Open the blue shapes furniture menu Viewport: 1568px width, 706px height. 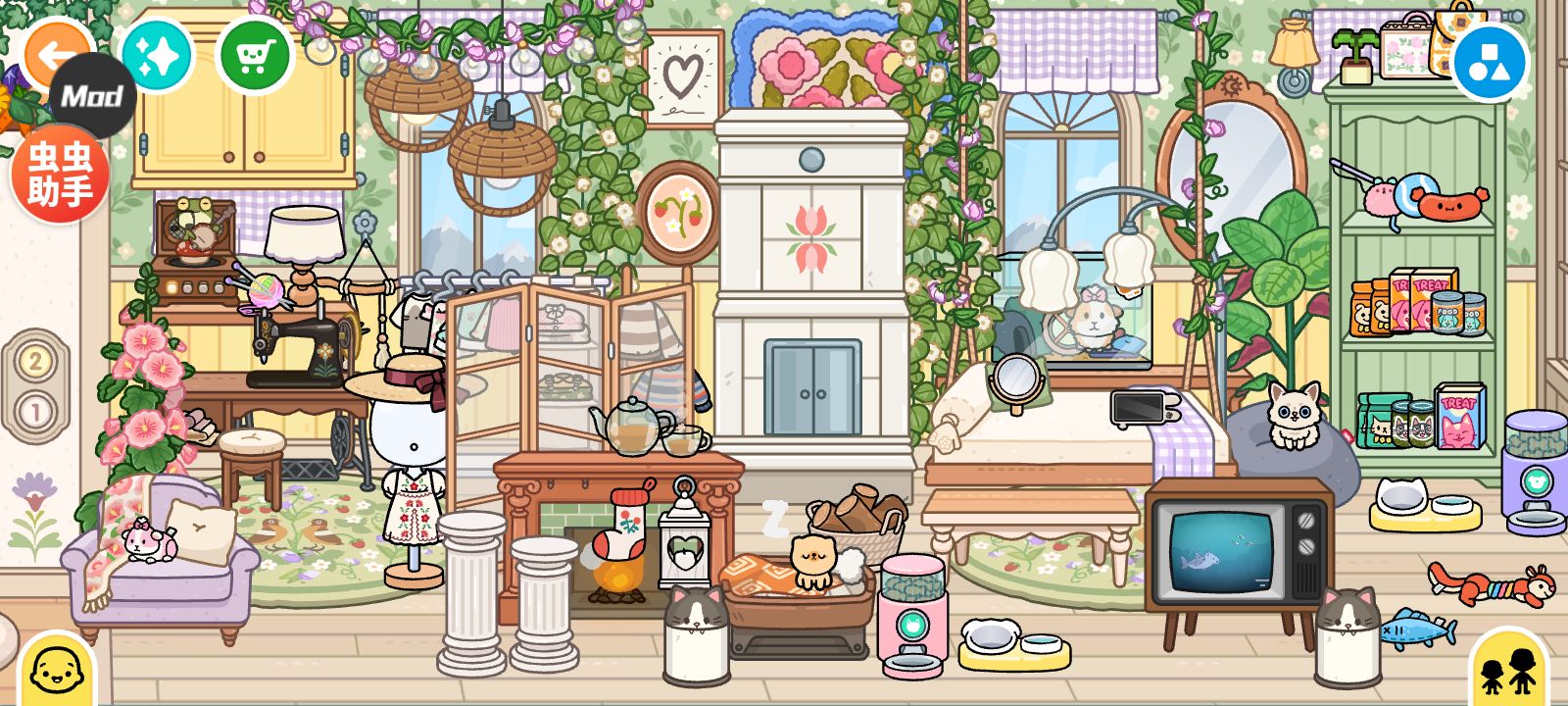[1490, 63]
